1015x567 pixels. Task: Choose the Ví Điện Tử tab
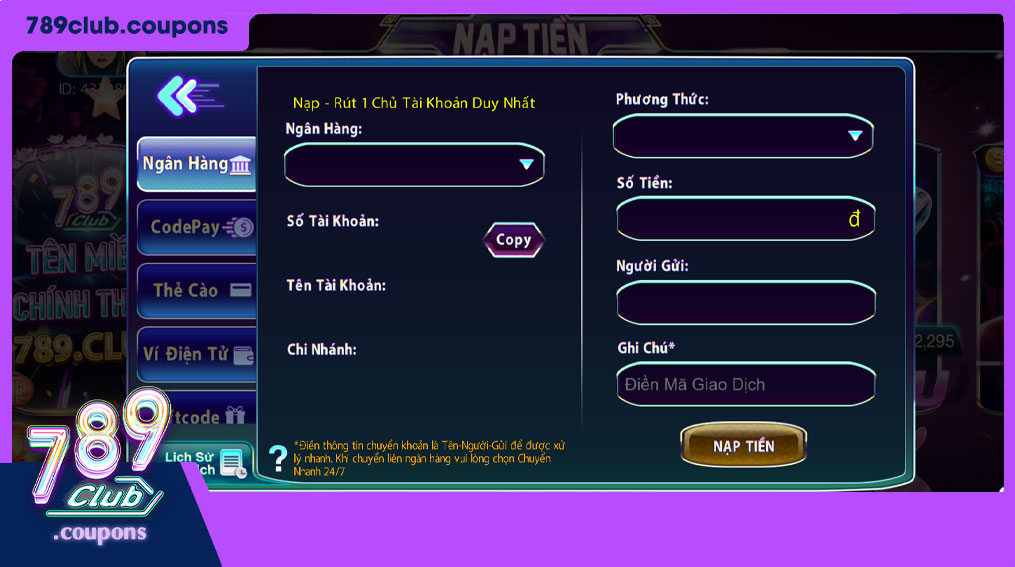coord(196,353)
